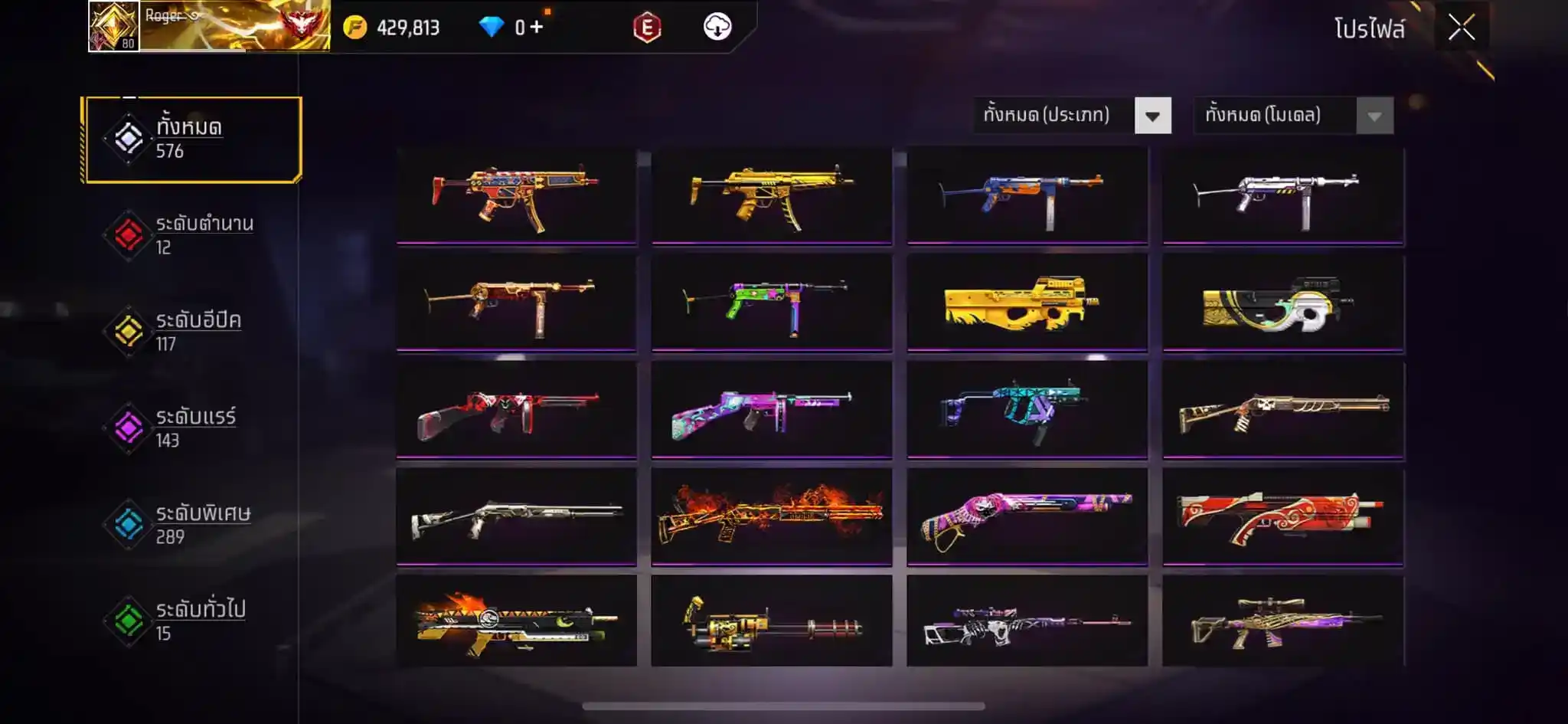
Task: Switch to the ระดับตำนาน tab
Action: [x=193, y=235]
